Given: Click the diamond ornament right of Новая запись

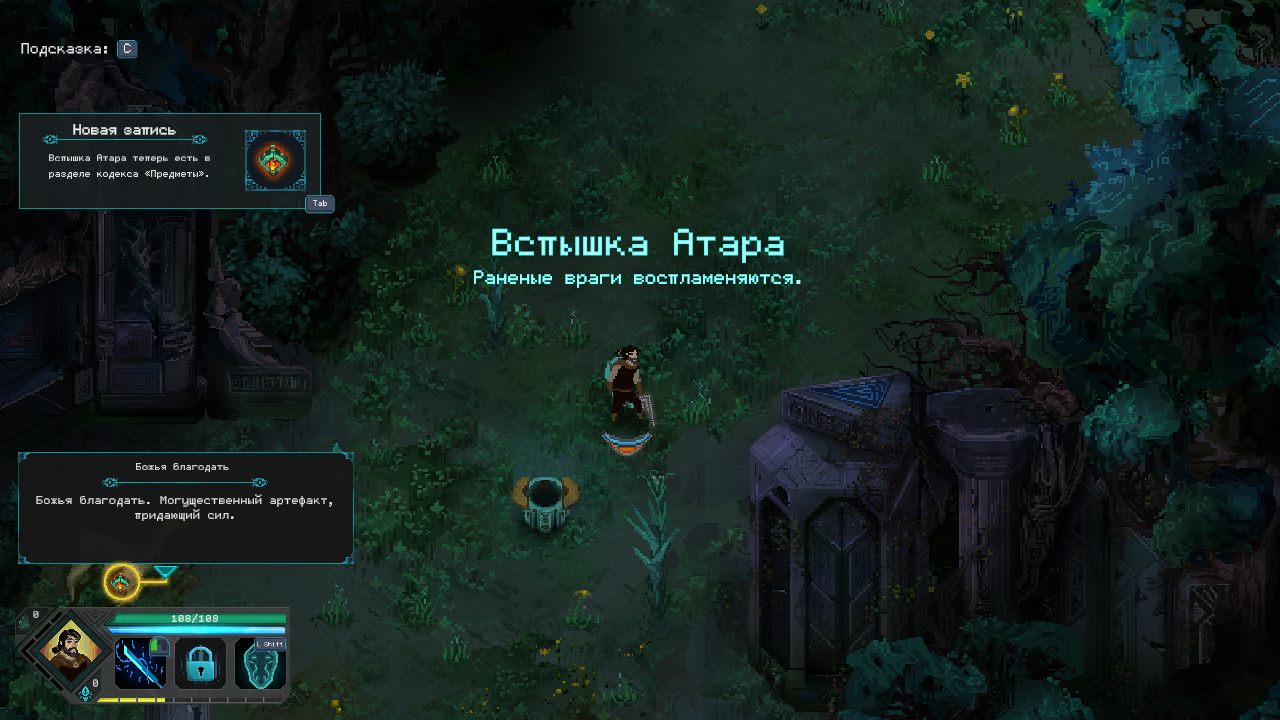Looking at the screenshot, I should pos(199,139).
